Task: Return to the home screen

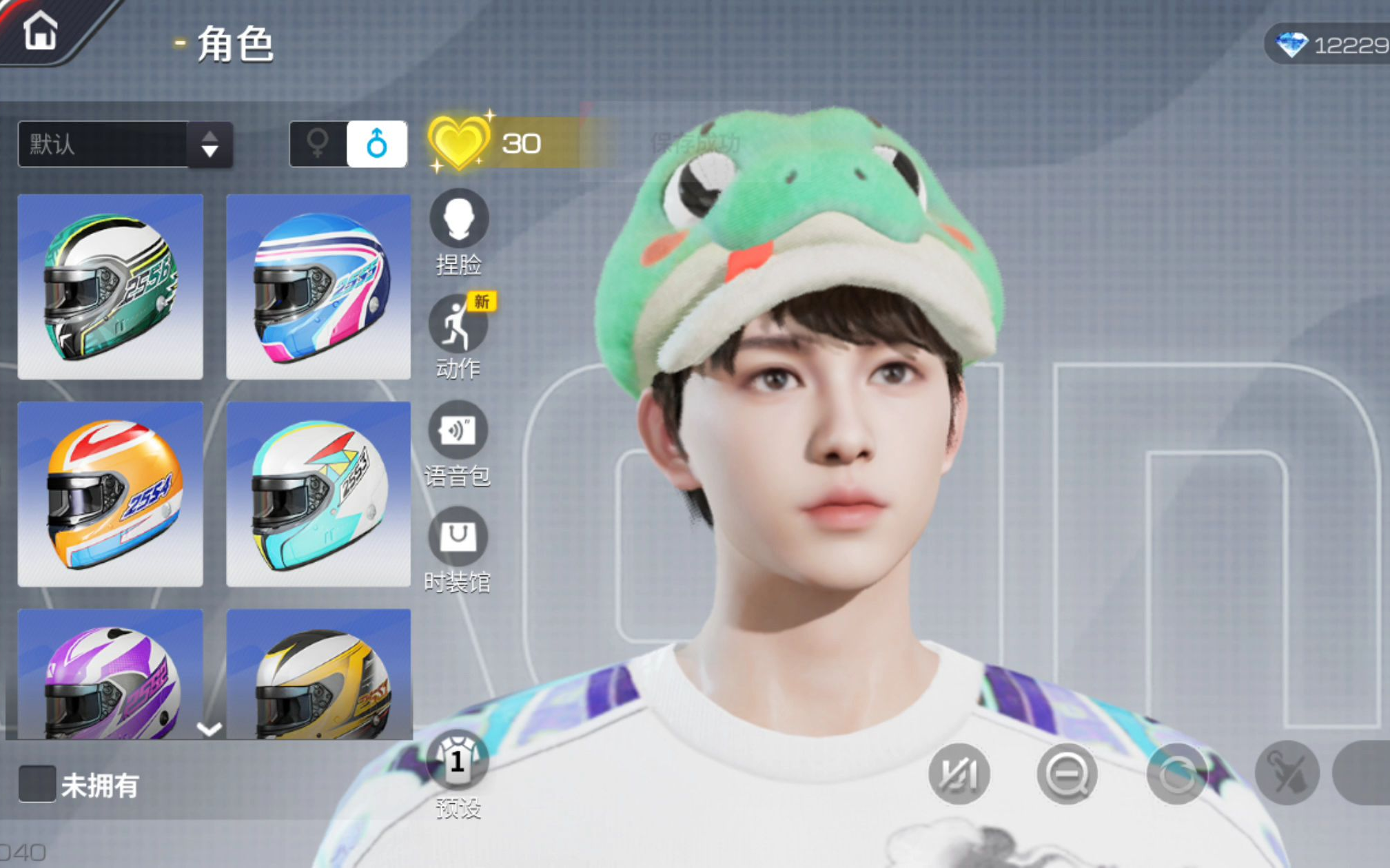Action: (40, 32)
